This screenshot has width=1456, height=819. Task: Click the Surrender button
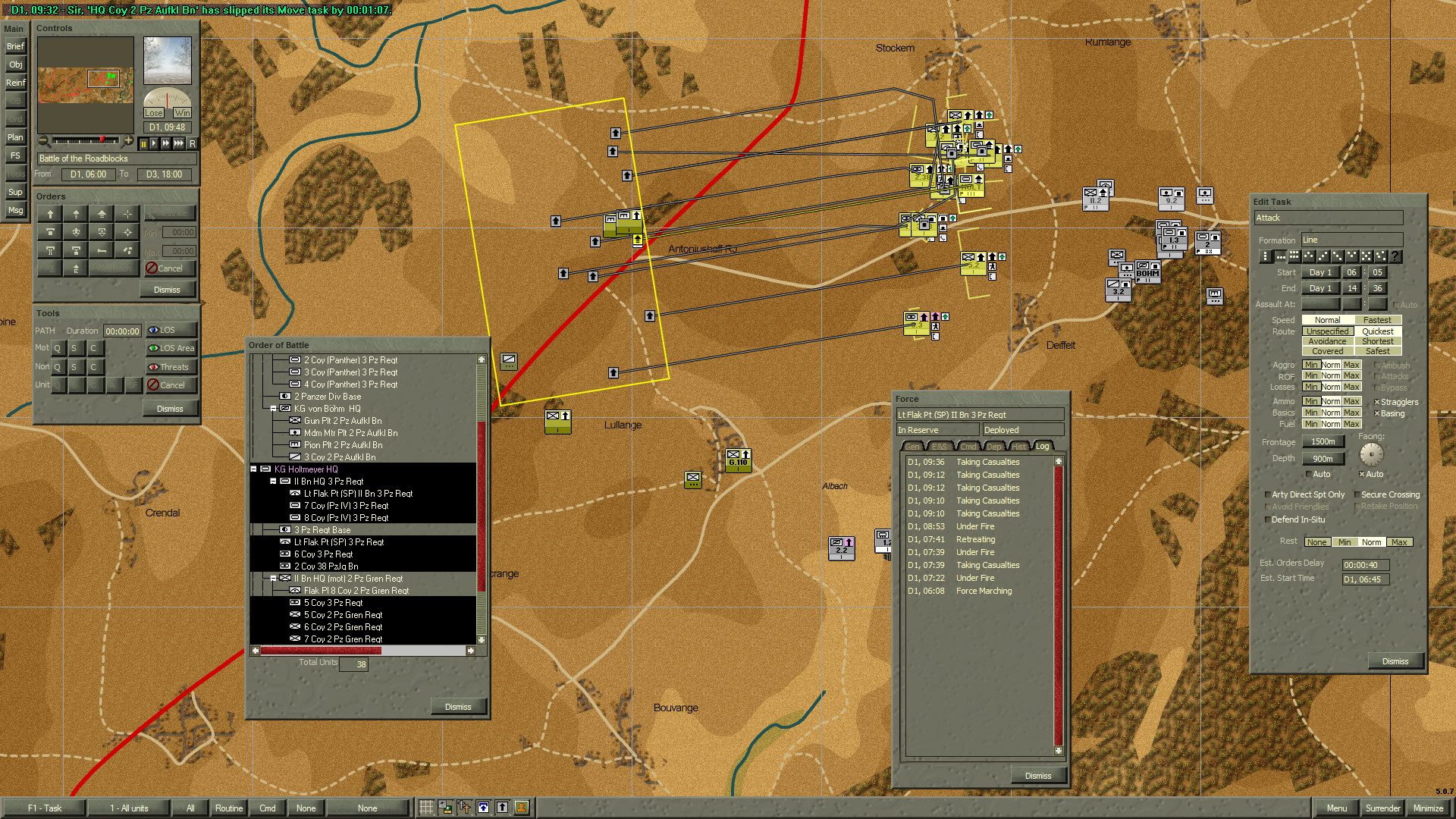pos(1382,808)
